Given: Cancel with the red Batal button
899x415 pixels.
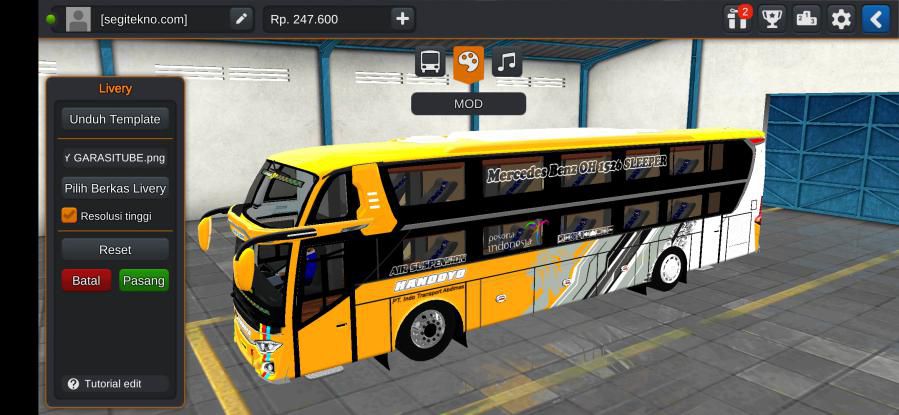Looking at the screenshot, I should [x=86, y=281].
